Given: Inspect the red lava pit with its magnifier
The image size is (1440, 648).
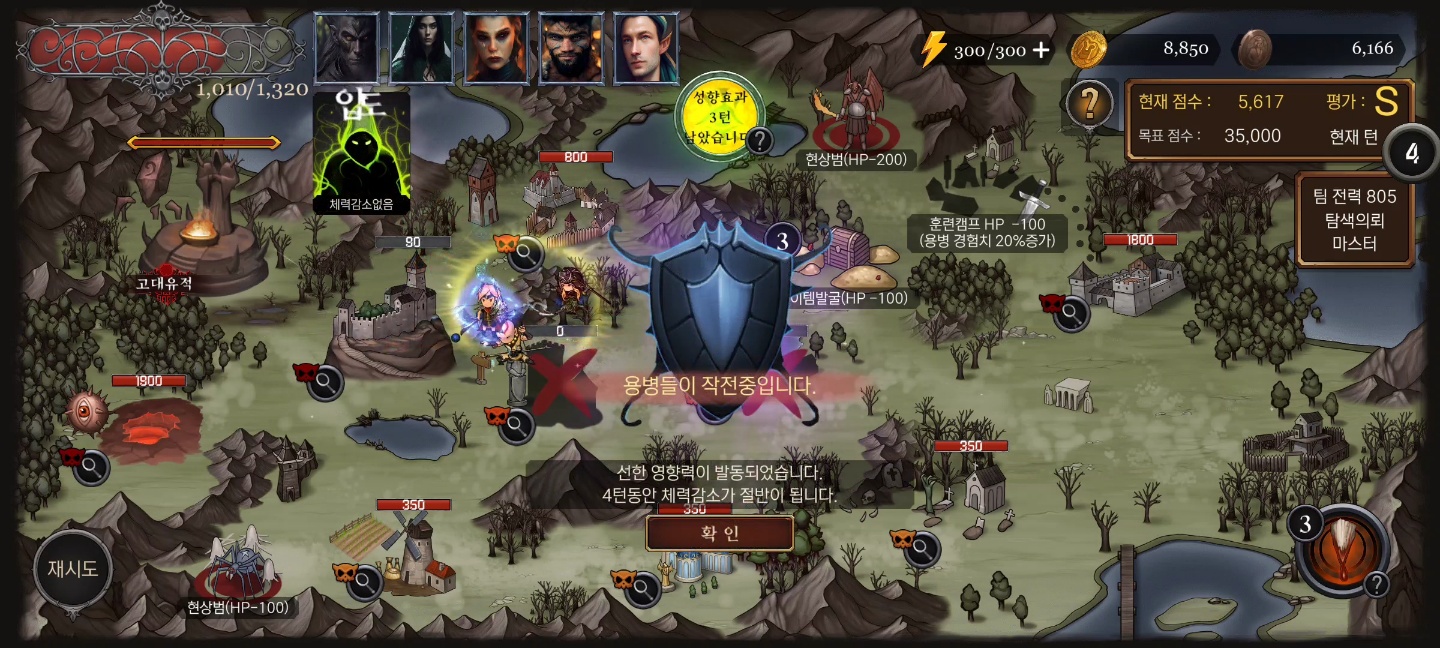Looking at the screenshot, I should pos(92,465).
